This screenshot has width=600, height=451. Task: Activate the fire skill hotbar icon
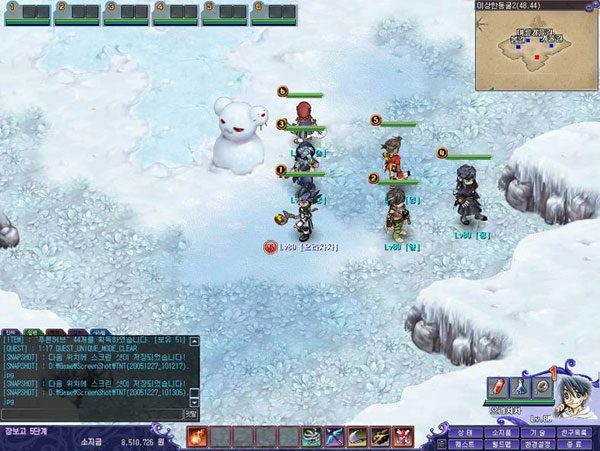pyautogui.click(x=195, y=436)
